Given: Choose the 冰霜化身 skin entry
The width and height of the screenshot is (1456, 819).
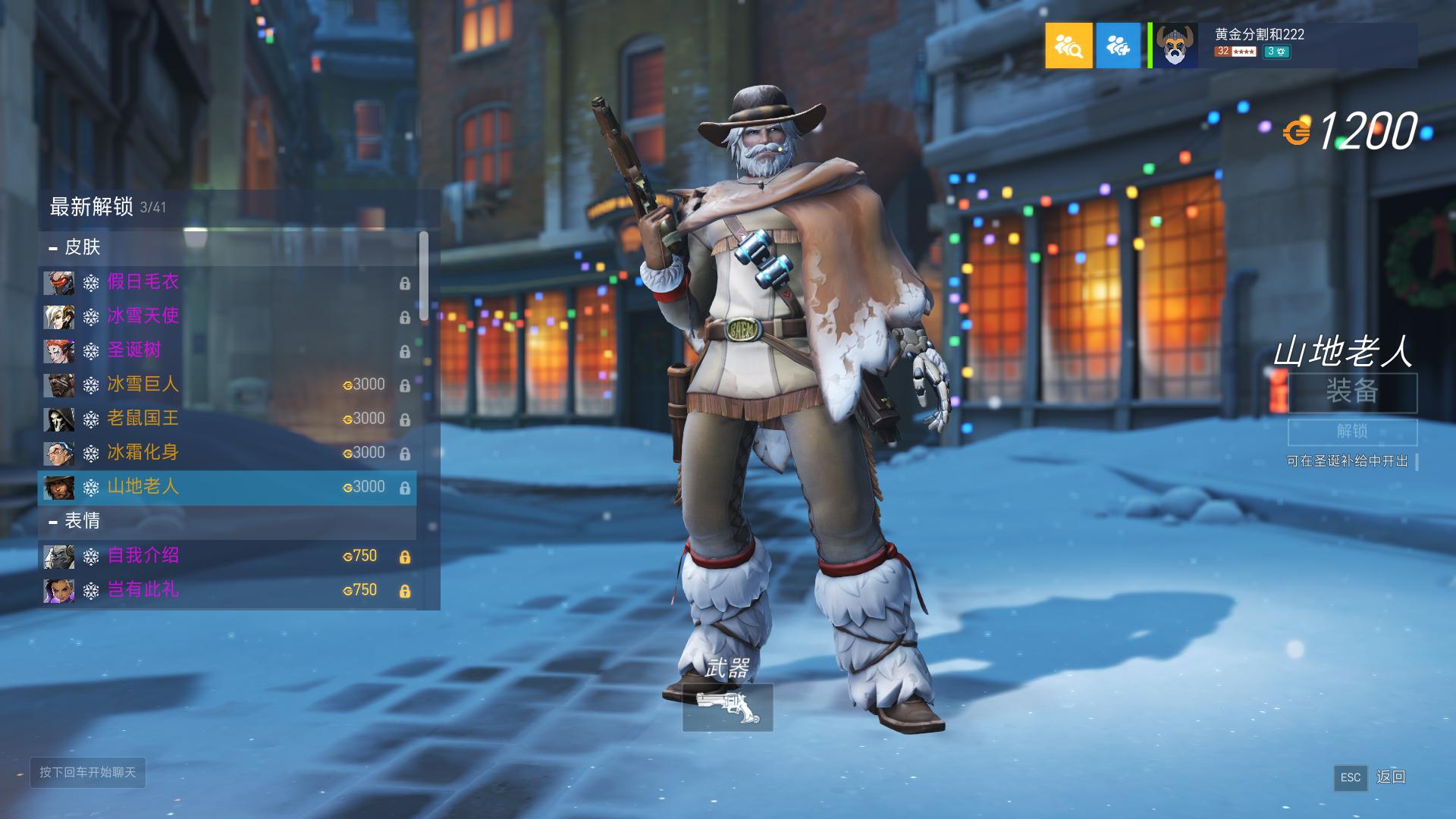Looking at the screenshot, I should pos(226,453).
